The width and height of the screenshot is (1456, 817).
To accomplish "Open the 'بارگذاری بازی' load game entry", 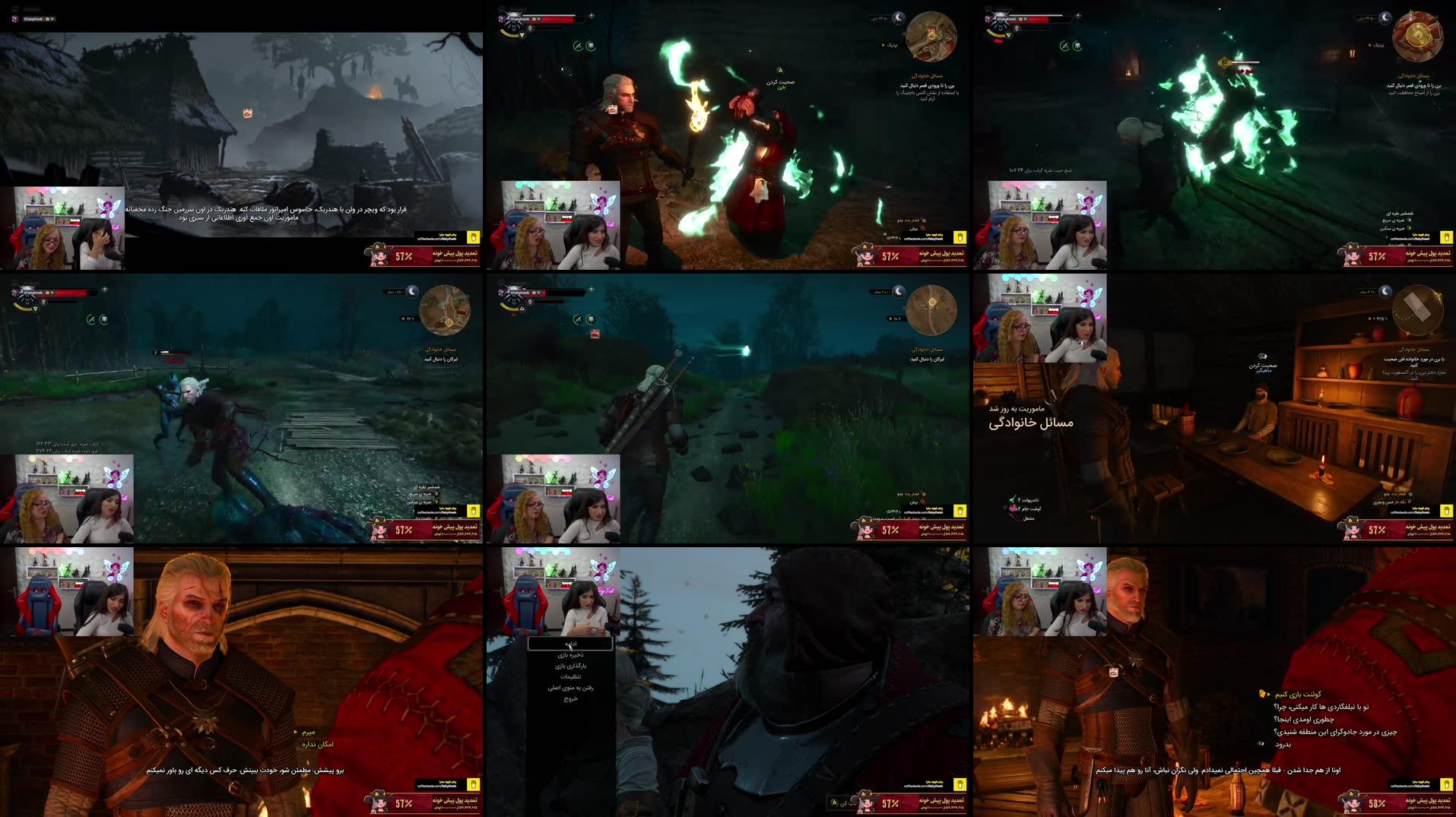I will [569, 667].
